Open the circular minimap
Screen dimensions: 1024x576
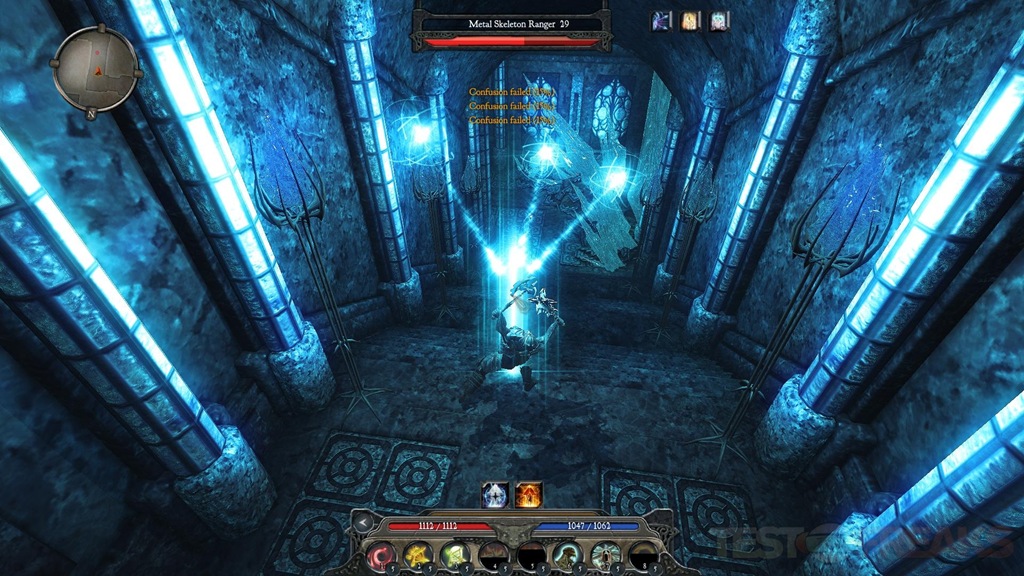pyautogui.click(x=95, y=68)
